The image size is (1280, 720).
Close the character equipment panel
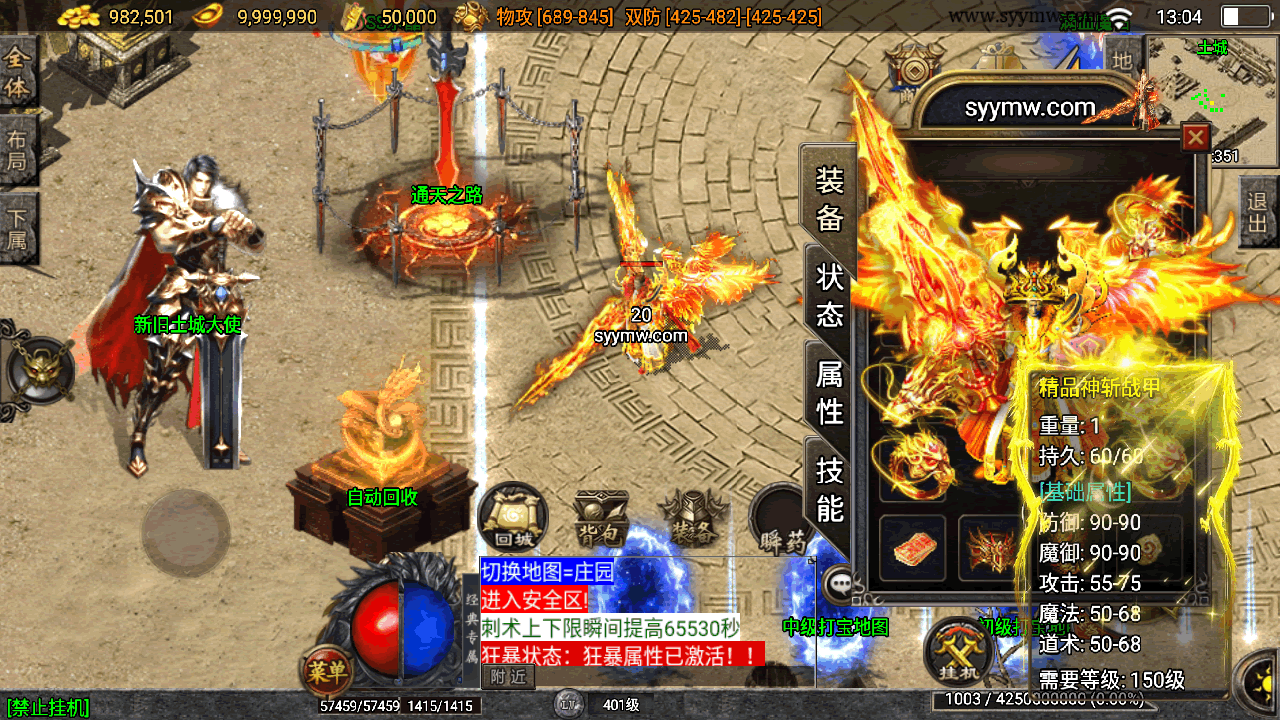click(1195, 137)
